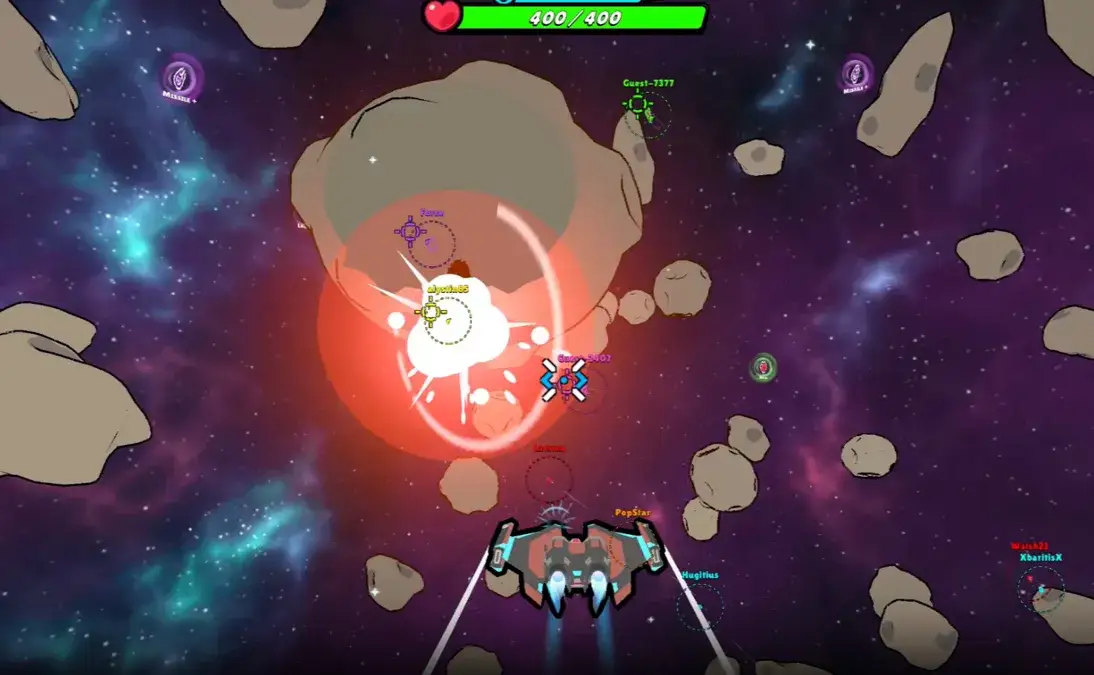Target Guest-7377's green crosshair marker

click(637, 103)
